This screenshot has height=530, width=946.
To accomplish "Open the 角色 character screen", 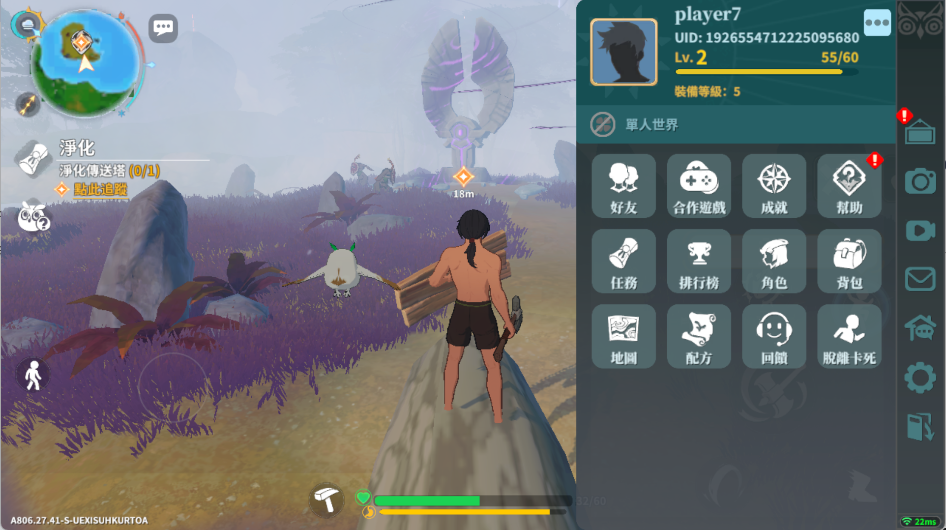I will [774, 261].
